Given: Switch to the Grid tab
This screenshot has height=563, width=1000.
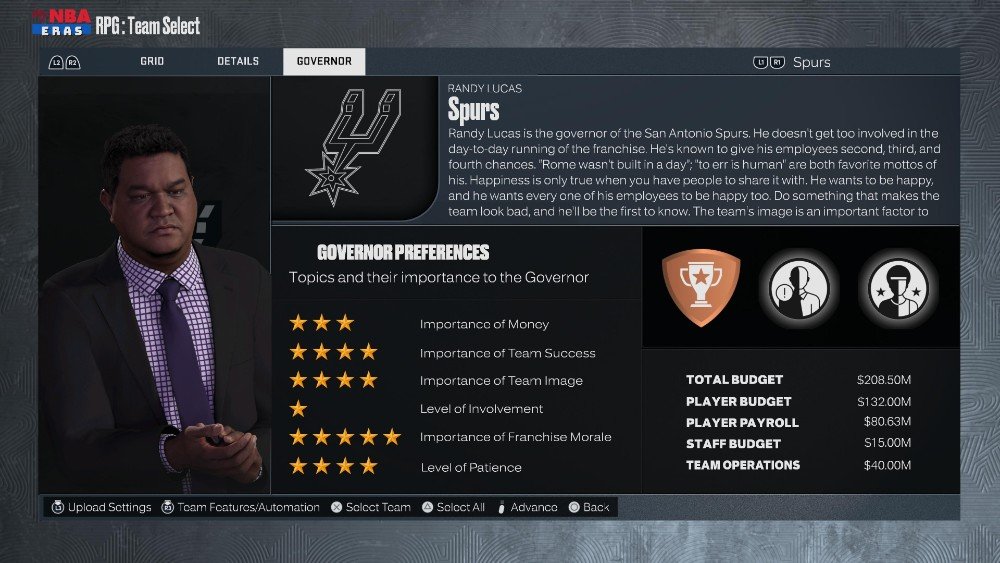Looking at the screenshot, I should (152, 62).
